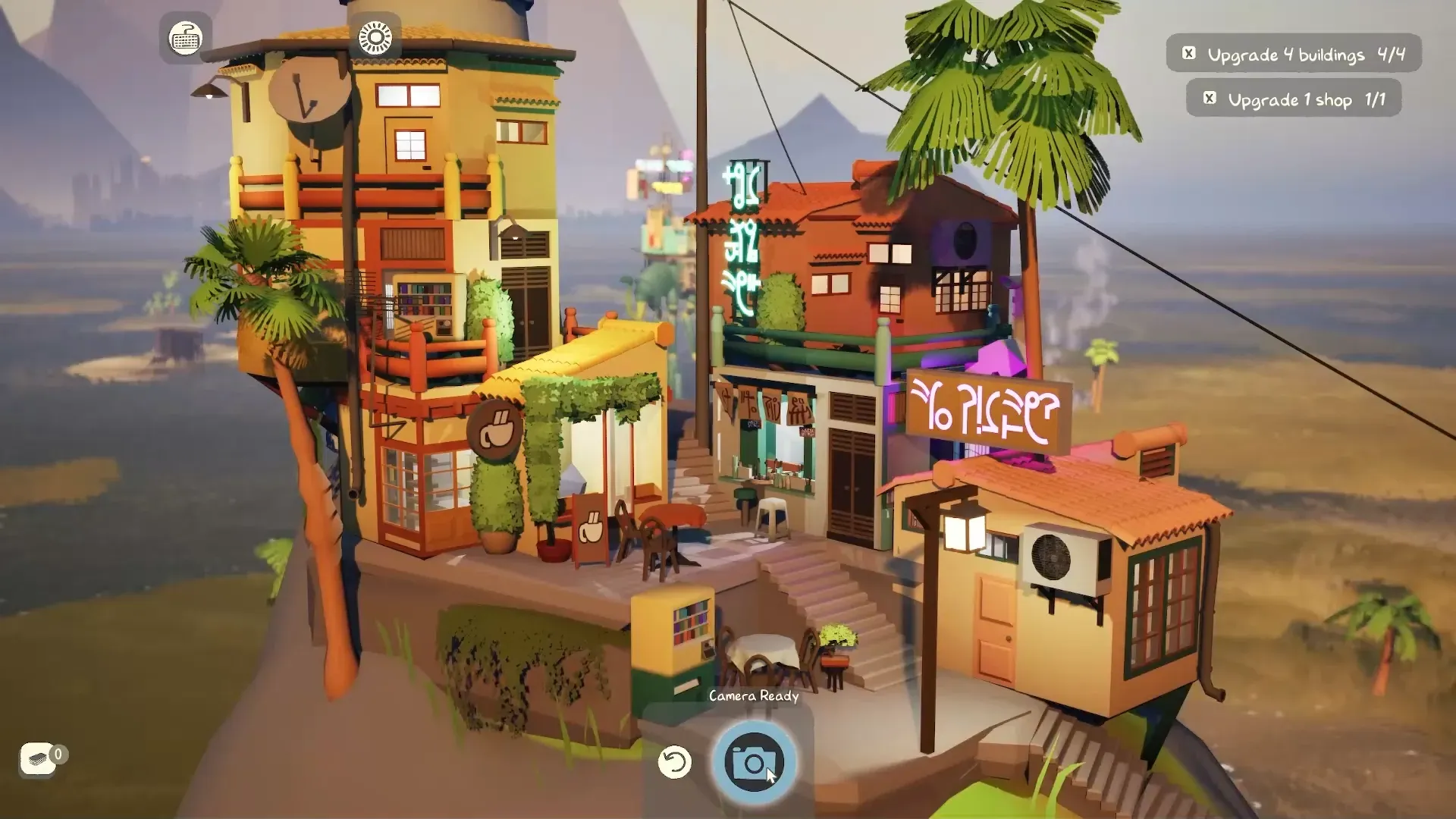
Task: Take a photo with the camera button
Action: [x=753, y=762]
